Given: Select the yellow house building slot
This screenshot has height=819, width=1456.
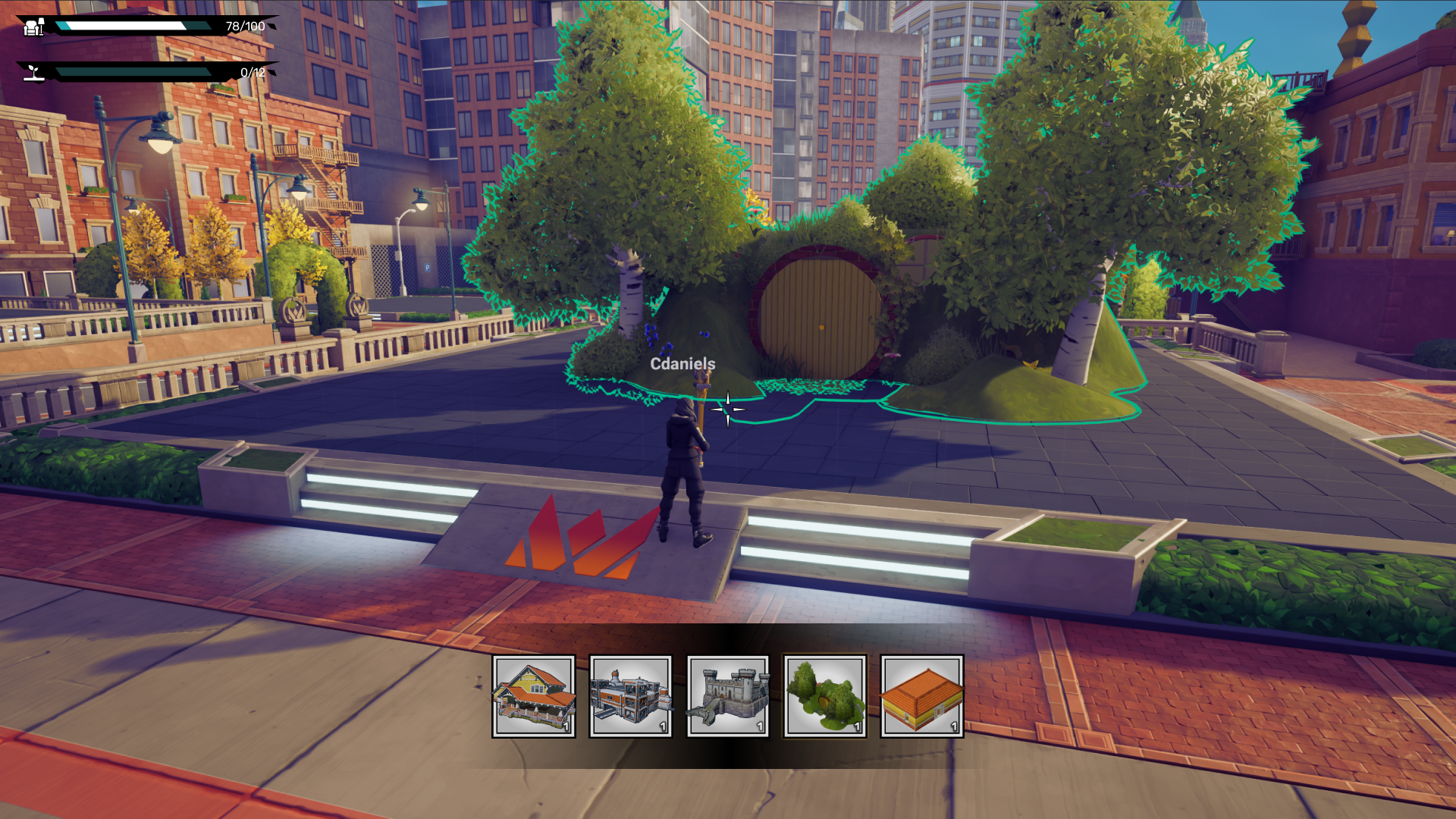Looking at the screenshot, I should coord(534,696).
